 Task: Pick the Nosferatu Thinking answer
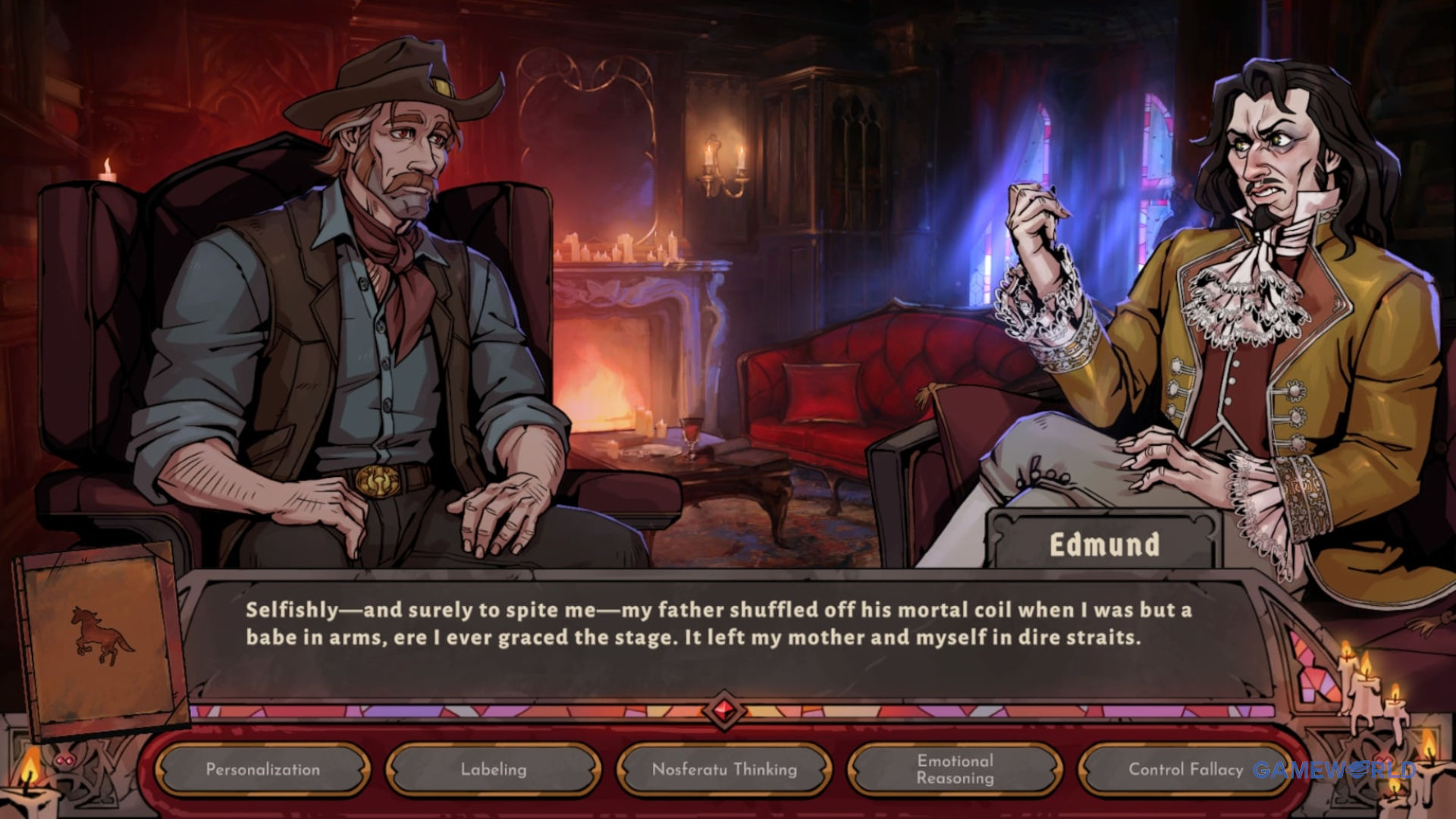click(x=724, y=770)
